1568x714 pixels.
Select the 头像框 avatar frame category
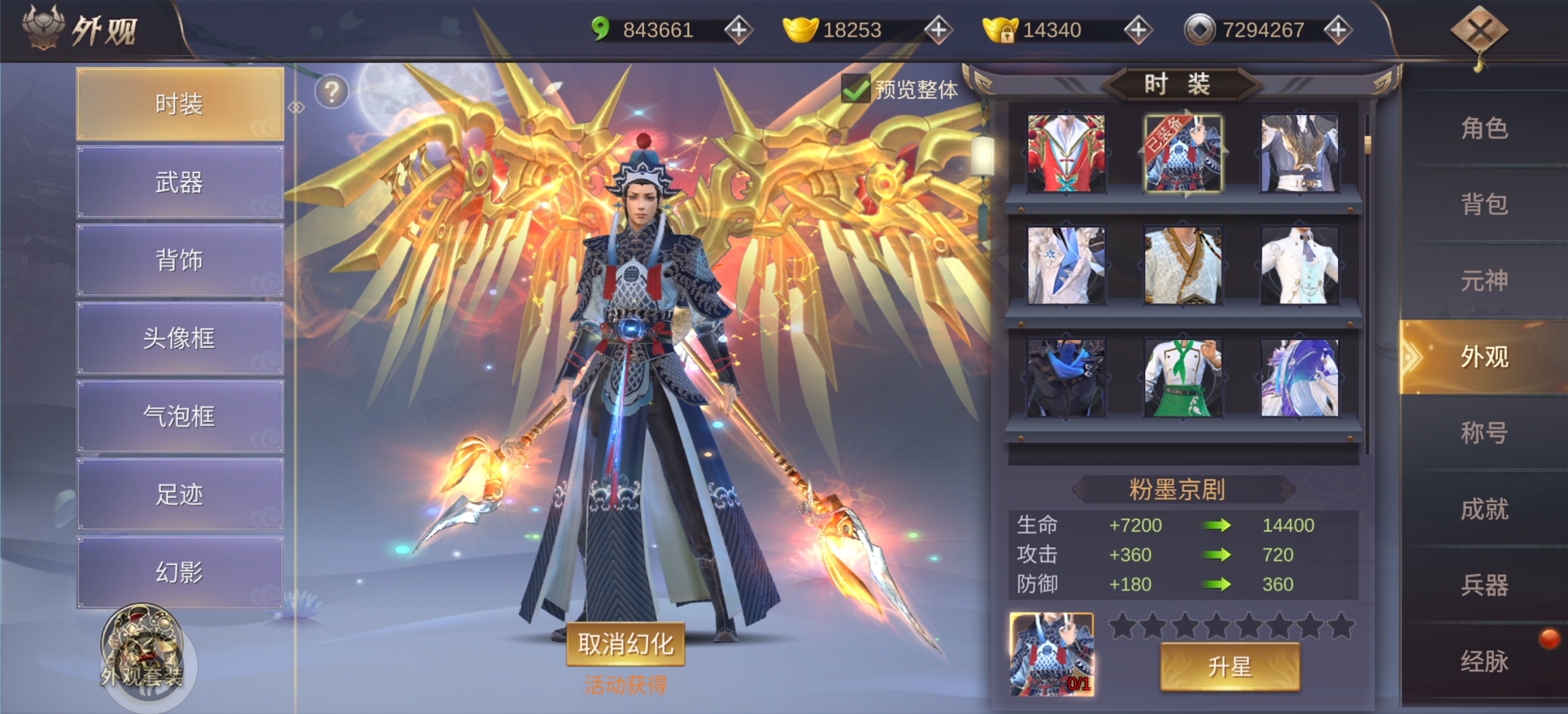click(180, 338)
